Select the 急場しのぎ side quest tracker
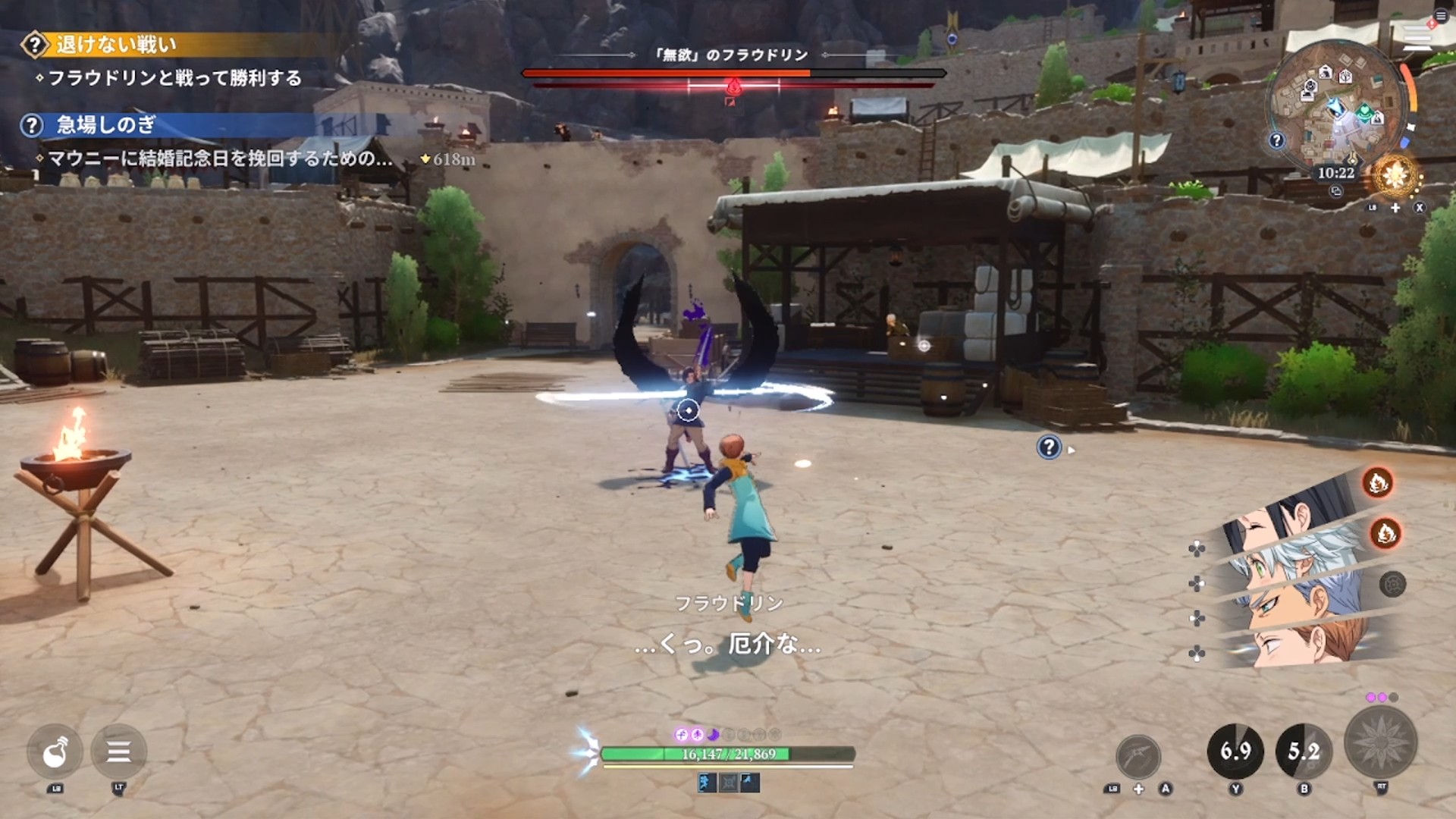 (106, 125)
